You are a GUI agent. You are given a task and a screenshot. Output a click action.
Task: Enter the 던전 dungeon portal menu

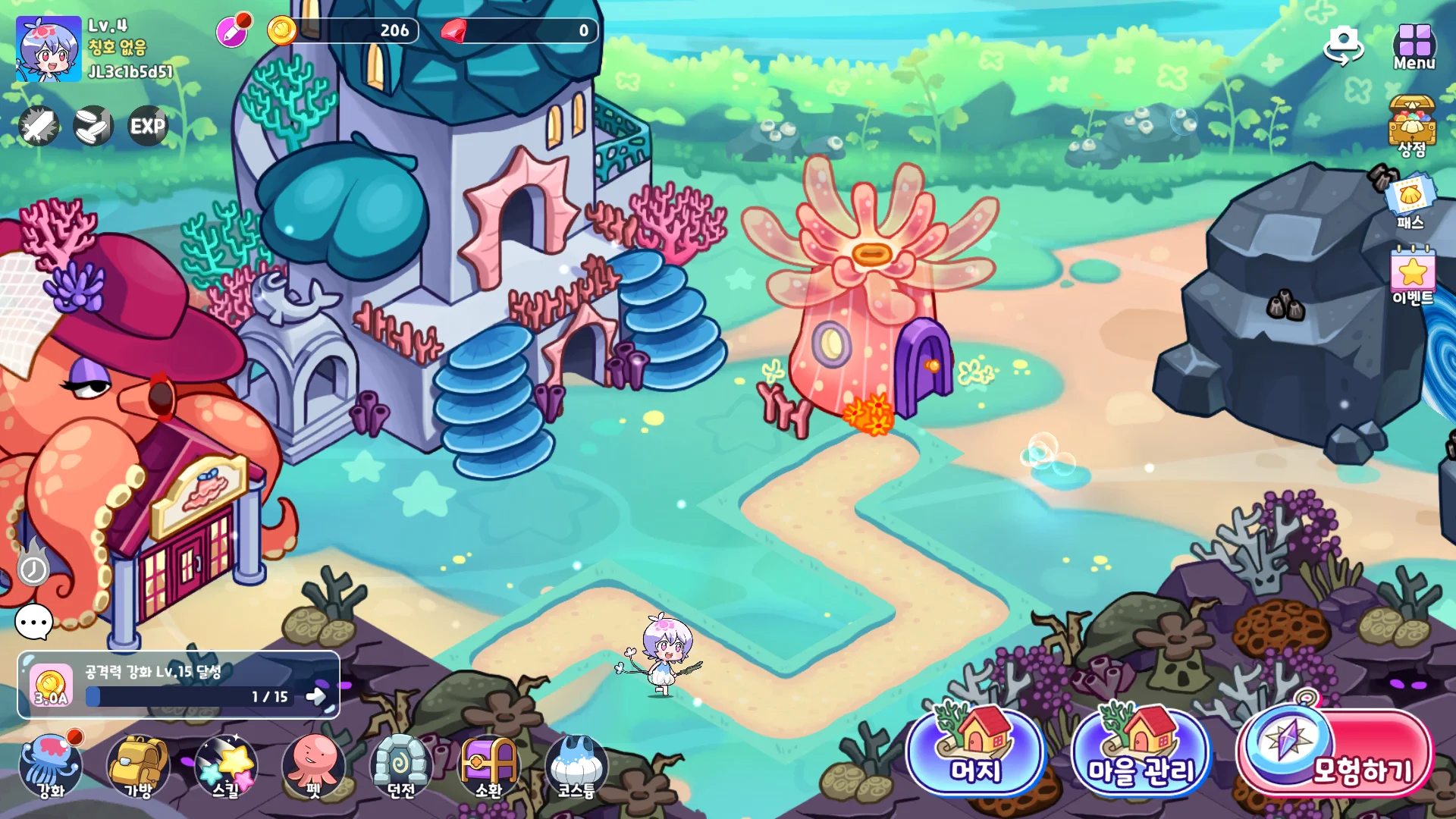[401, 766]
